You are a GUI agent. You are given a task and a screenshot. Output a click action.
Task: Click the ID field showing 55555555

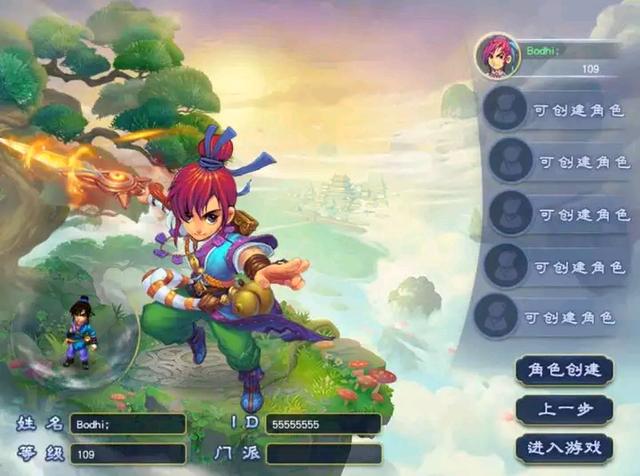322,424
